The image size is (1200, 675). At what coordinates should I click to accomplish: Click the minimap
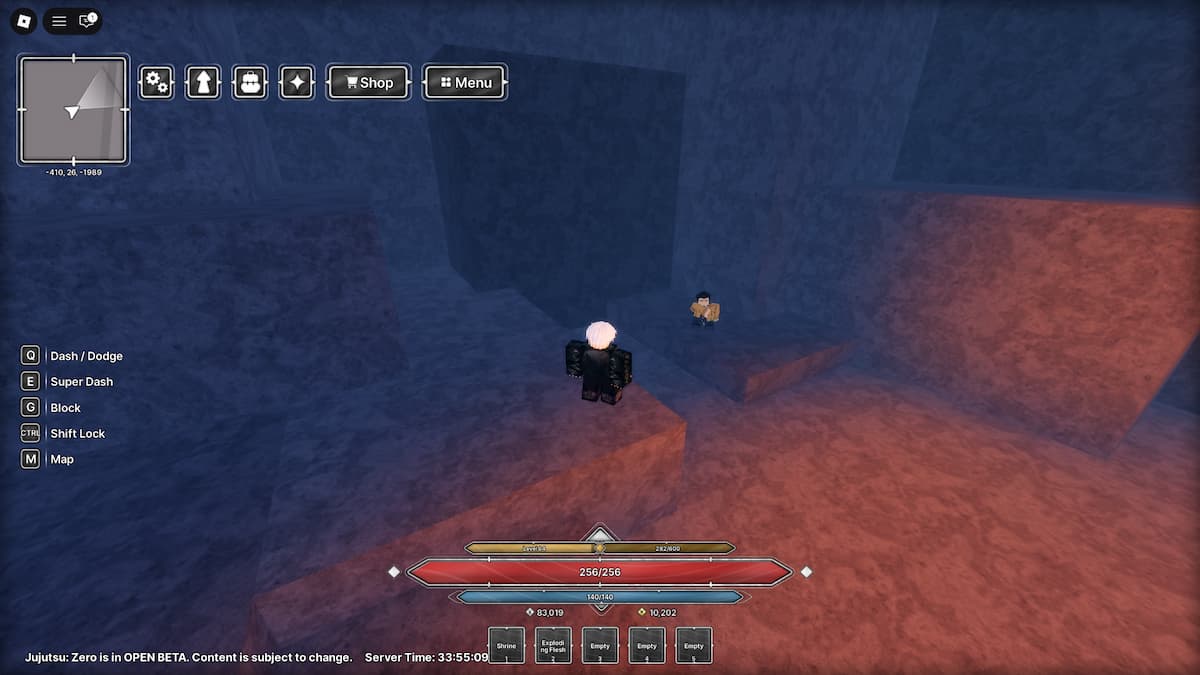tap(73, 109)
